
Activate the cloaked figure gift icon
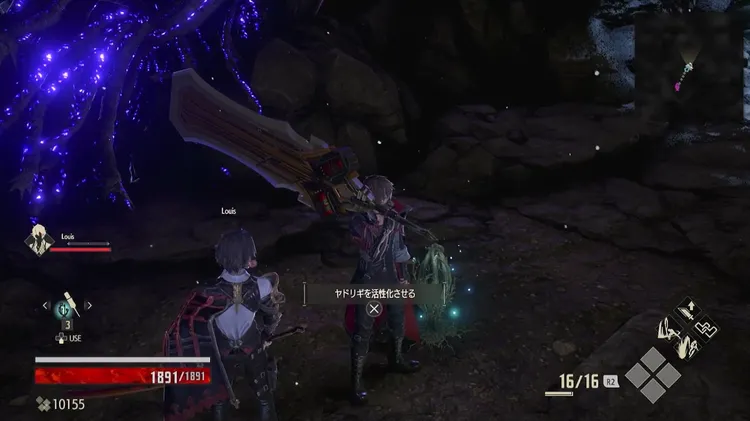667,328
